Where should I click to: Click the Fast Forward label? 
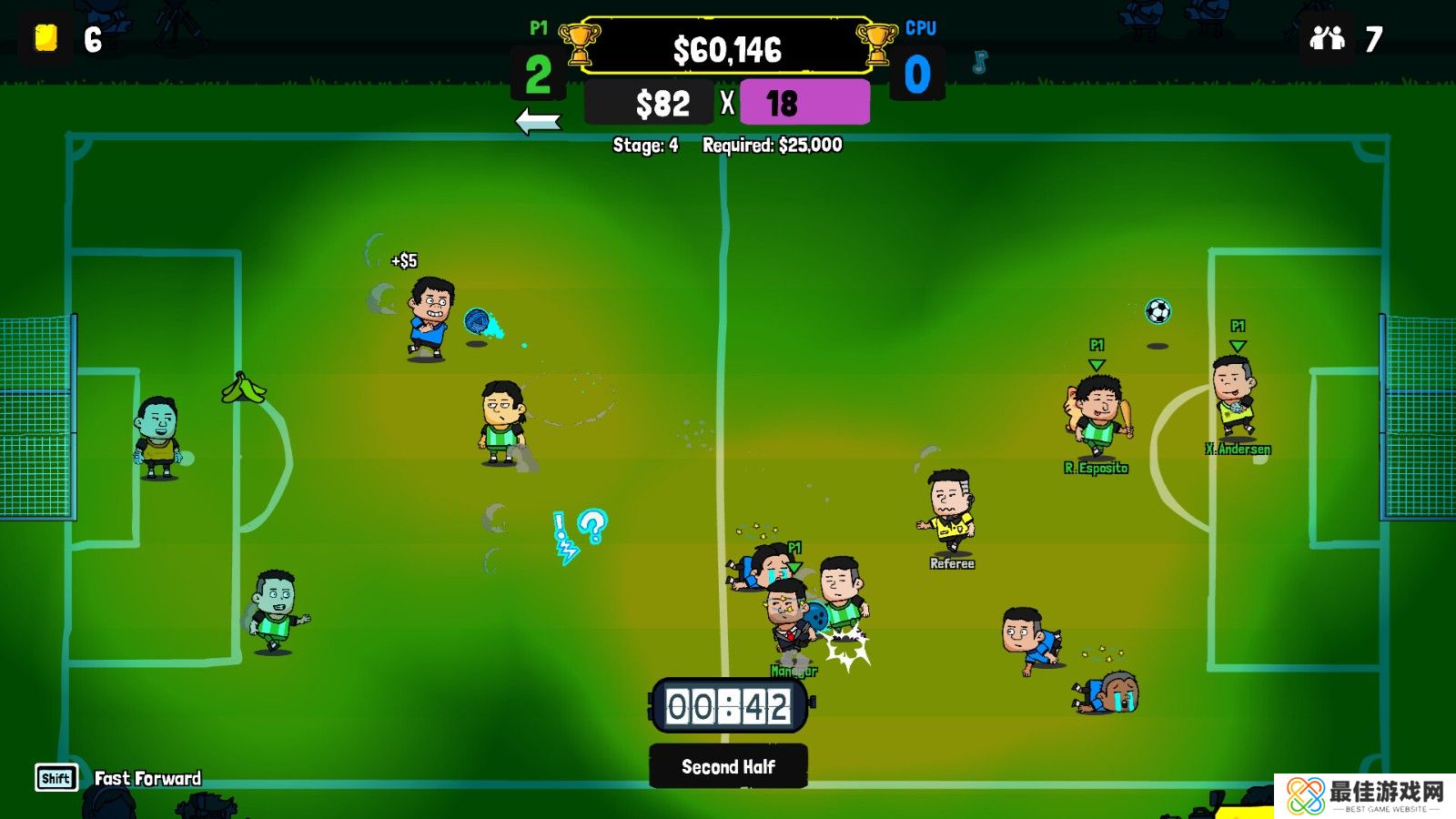147,778
